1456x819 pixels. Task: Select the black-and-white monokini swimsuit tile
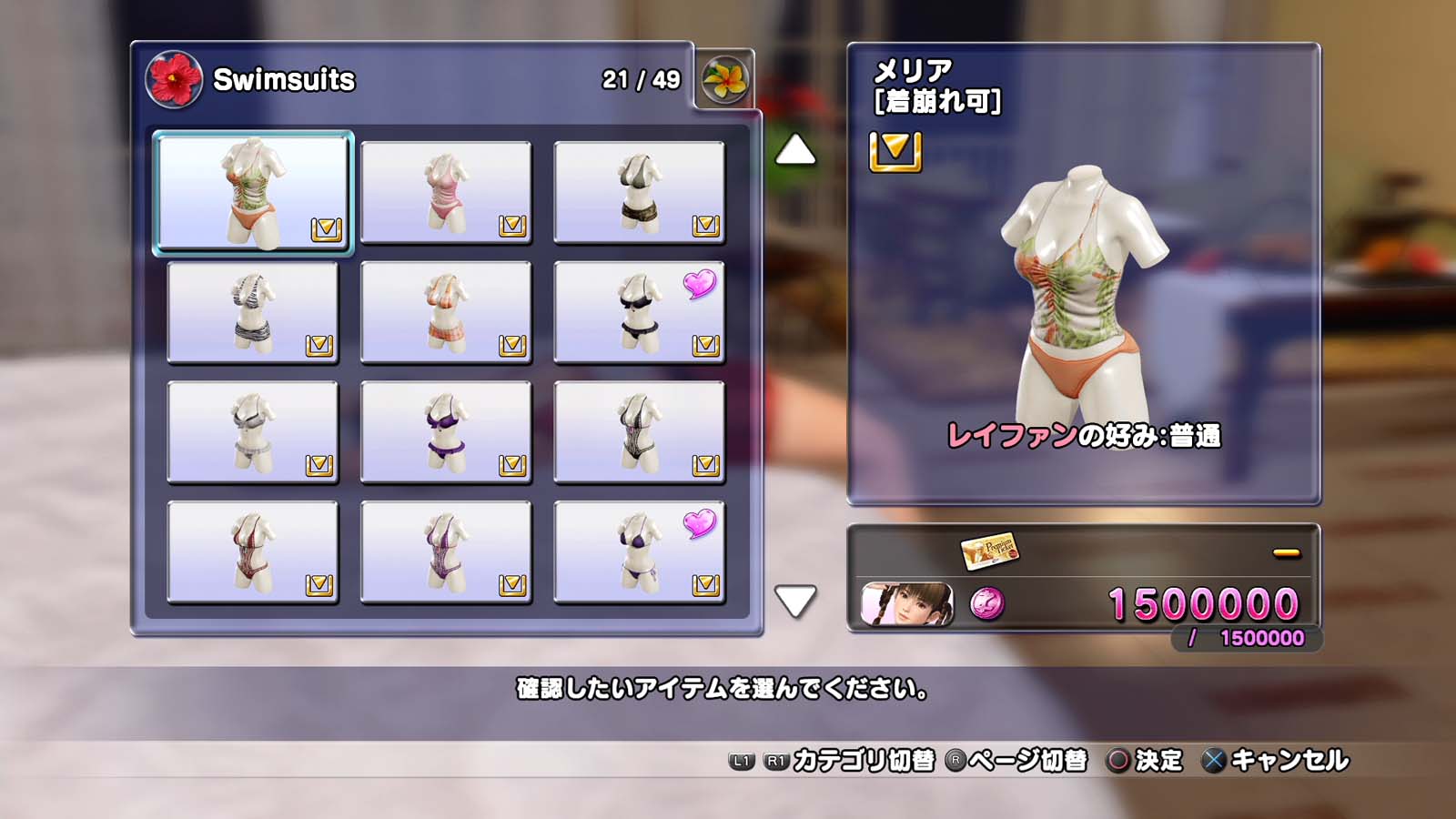[x=639, y=432]
